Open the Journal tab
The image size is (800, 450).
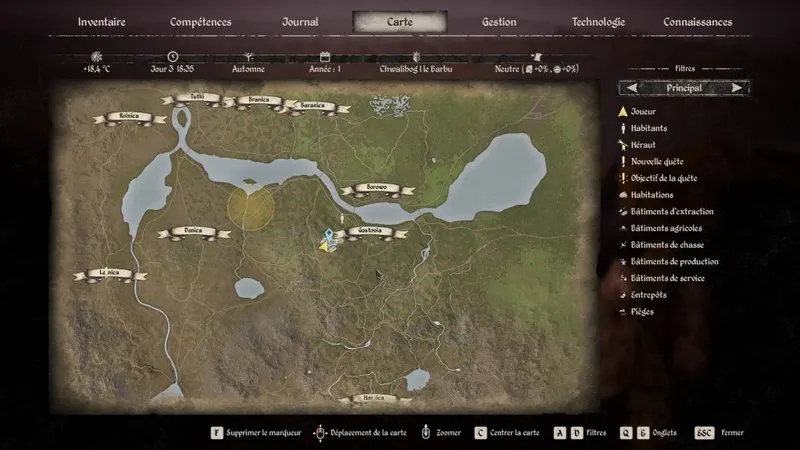[x=300, y=22]
